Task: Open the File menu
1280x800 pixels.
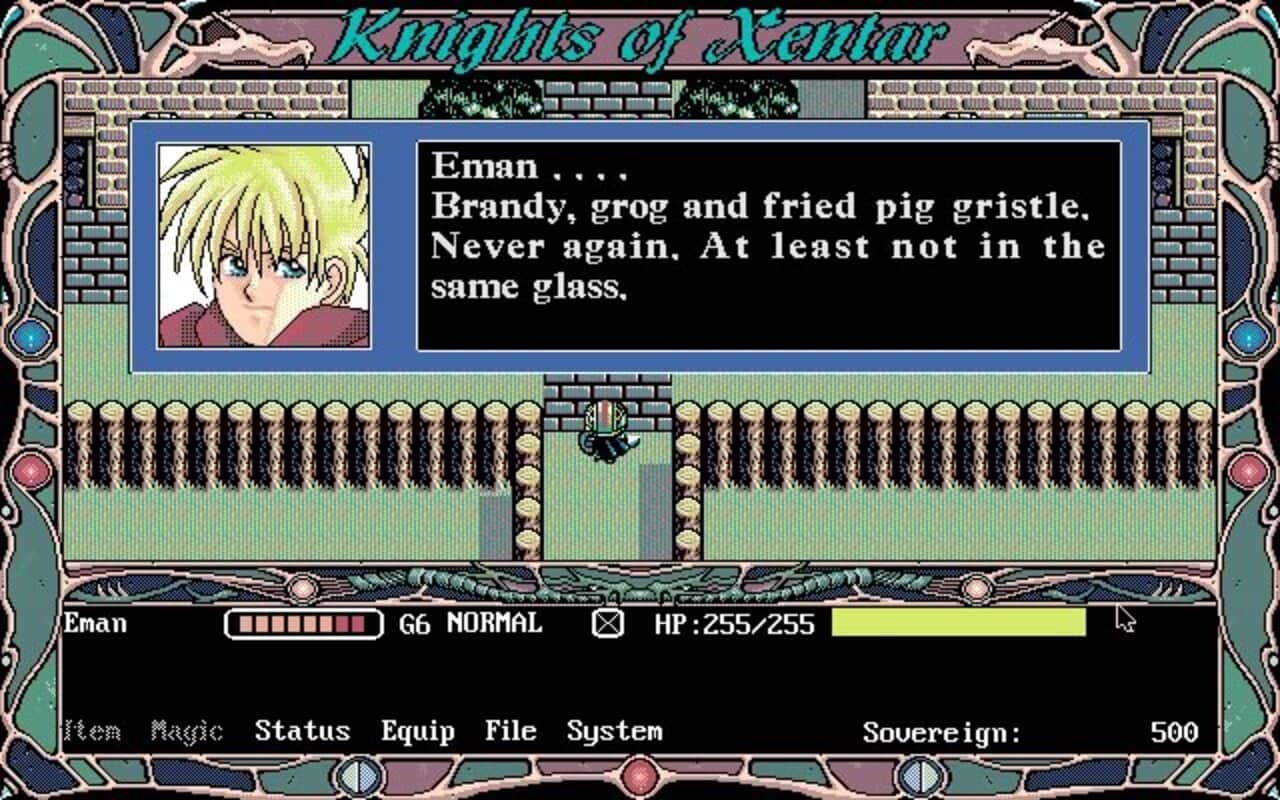Action: (x=510, y=731)
